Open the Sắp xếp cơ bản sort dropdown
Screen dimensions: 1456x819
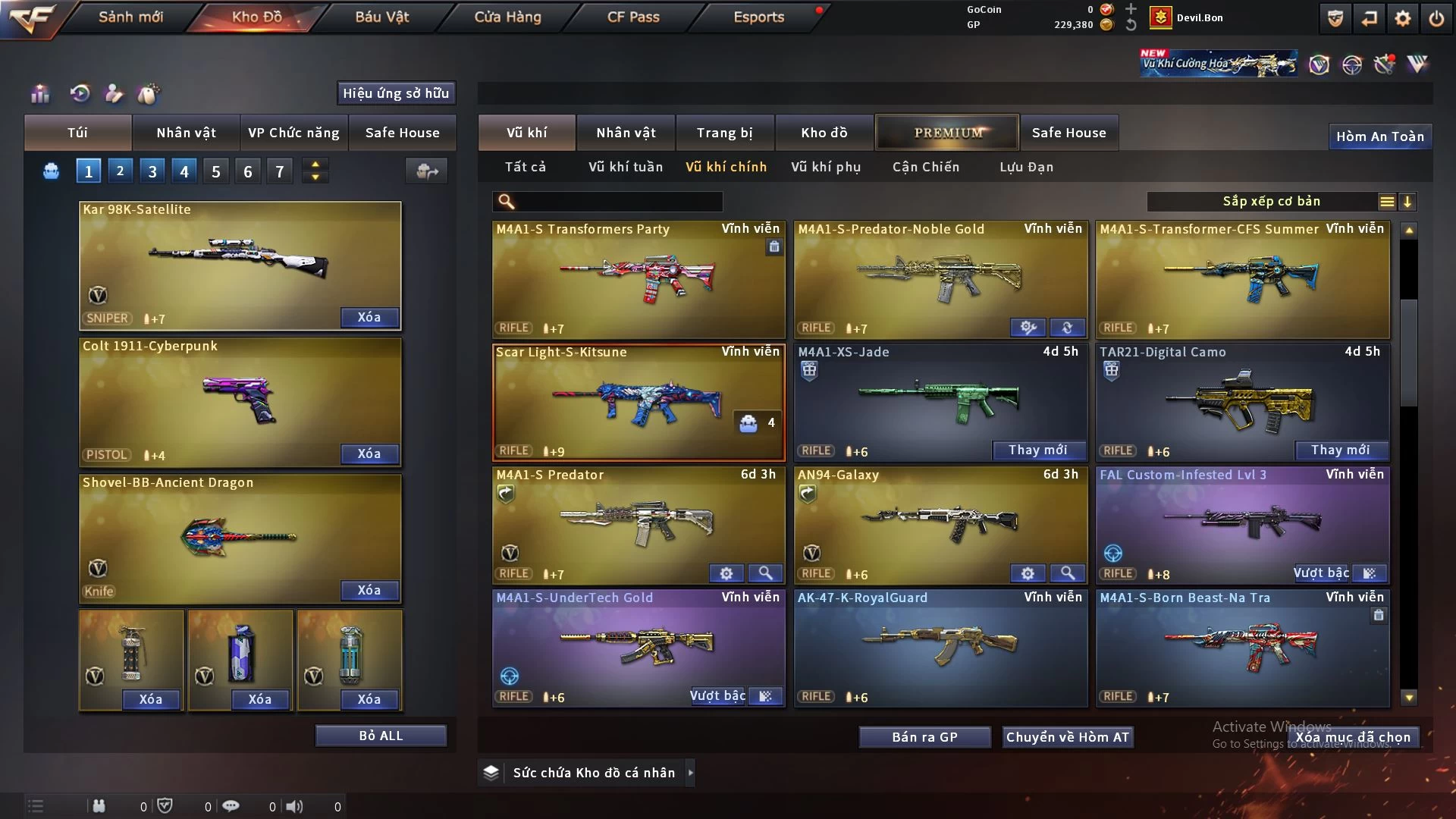[x=1272, y=202]
